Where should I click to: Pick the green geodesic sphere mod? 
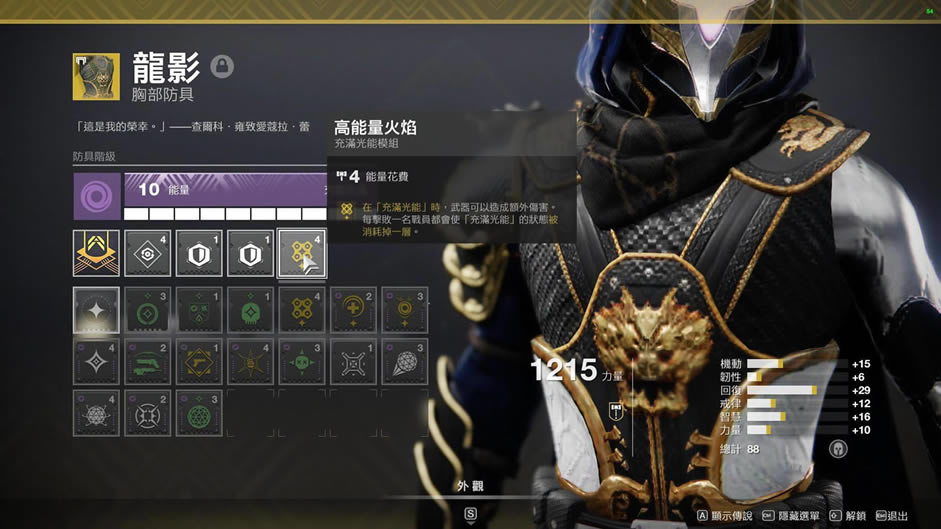click(199, 413)
